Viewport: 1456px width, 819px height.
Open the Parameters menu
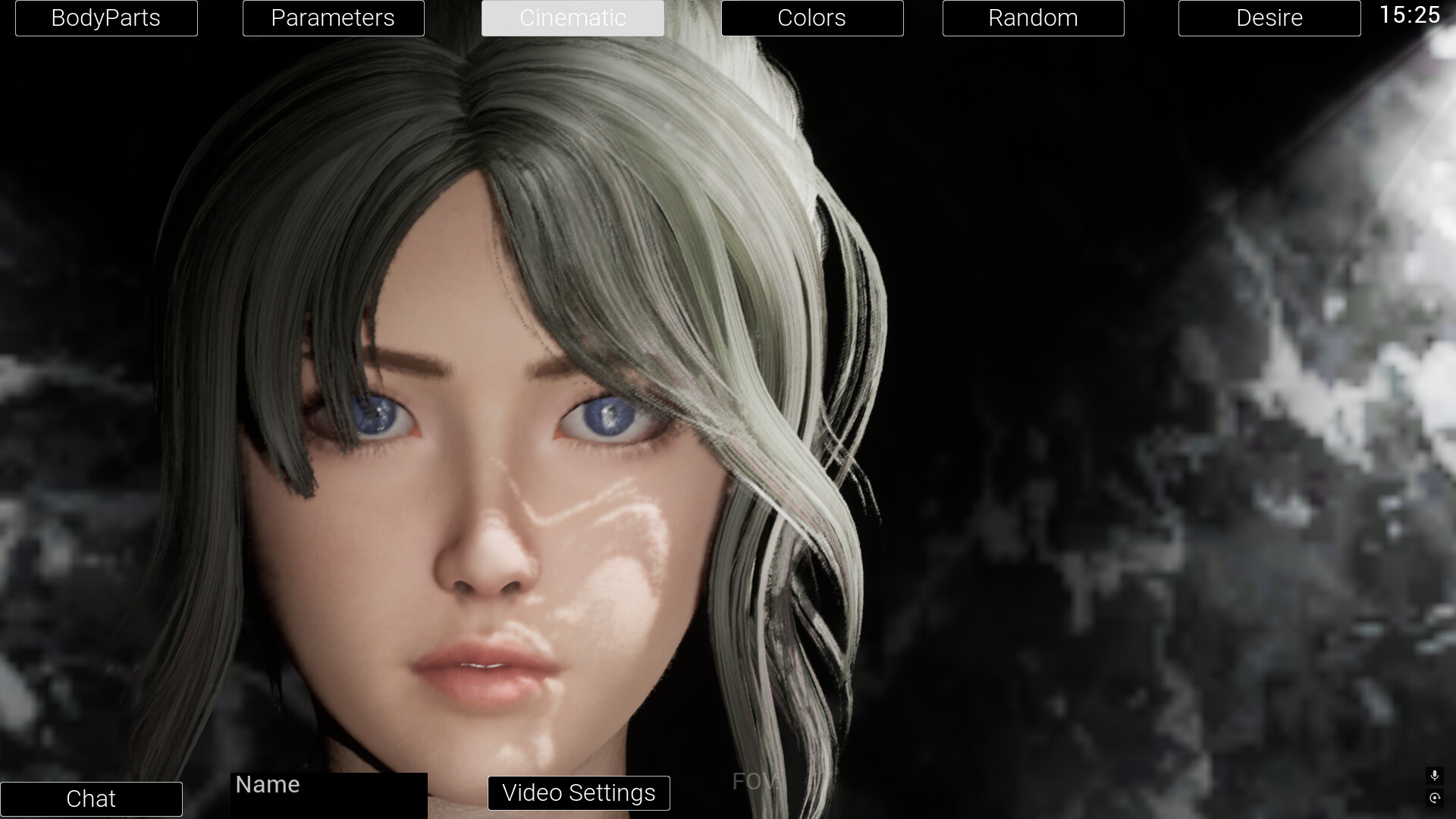click(x=333, y=17)
